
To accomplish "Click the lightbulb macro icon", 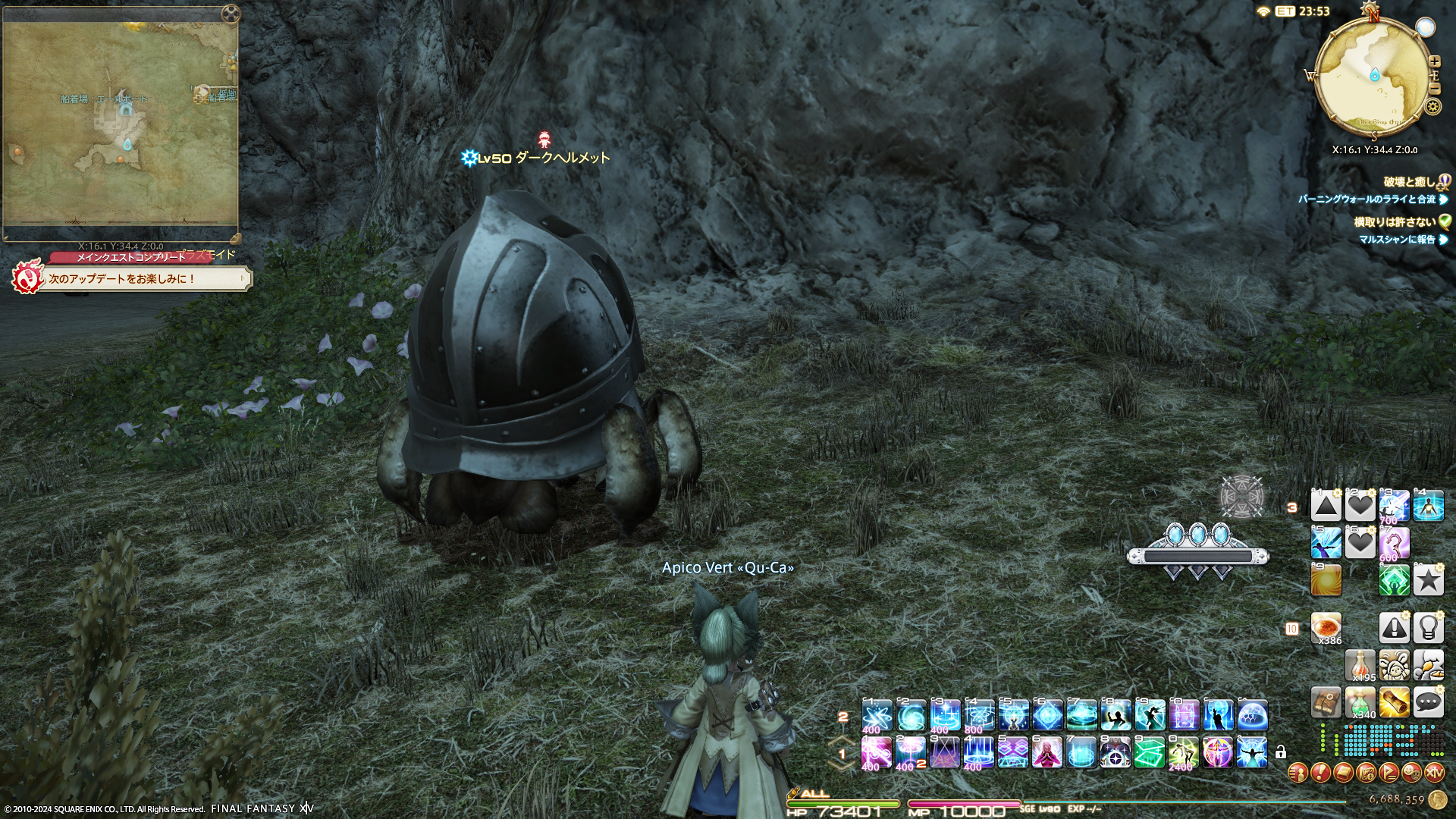I will pos(1428,629).
